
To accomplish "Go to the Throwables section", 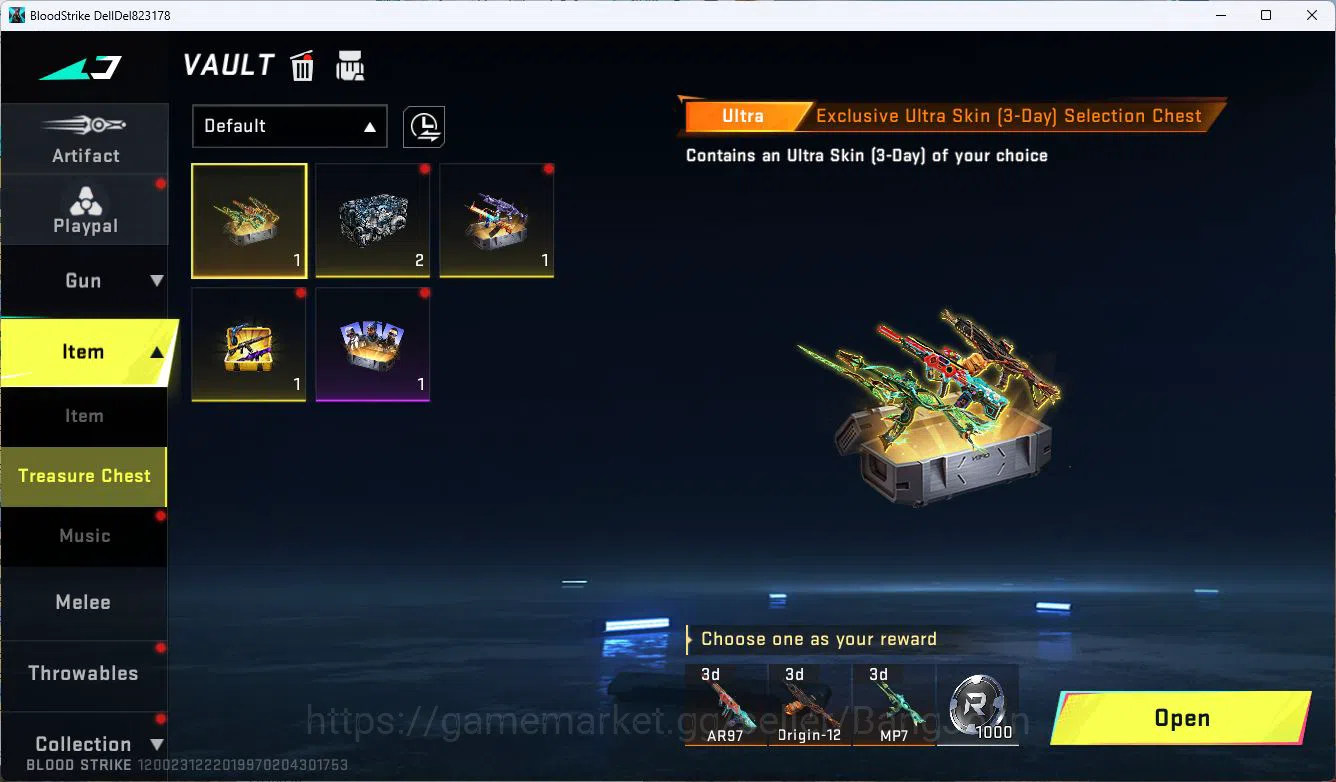I will (84, 673).
